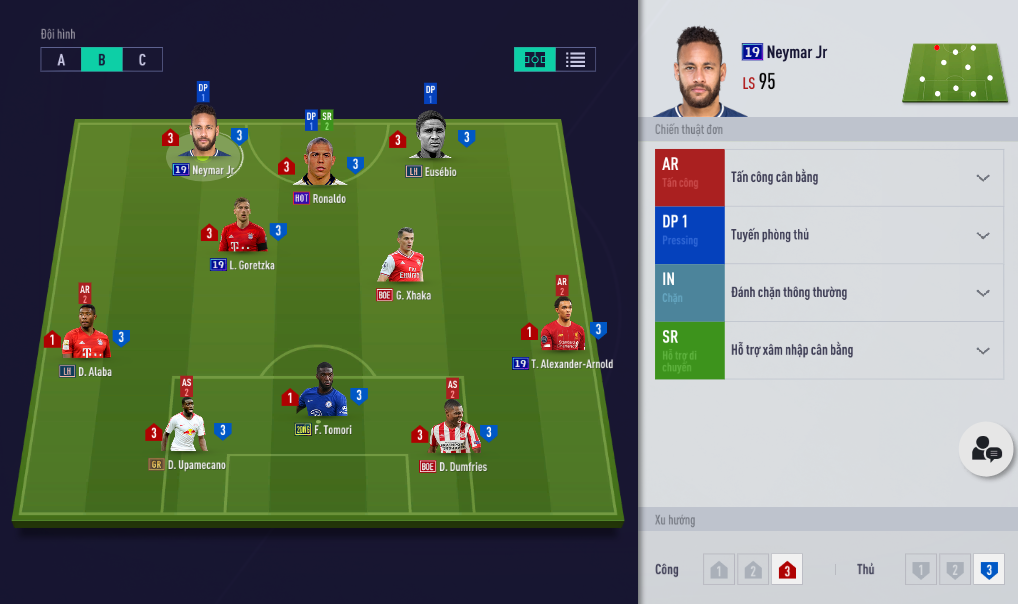The width and height of the screenshot is (1018, 604).
Task: Expand the SR Hỗ trợ di chuyển dropdown
Action: [982, 351]
